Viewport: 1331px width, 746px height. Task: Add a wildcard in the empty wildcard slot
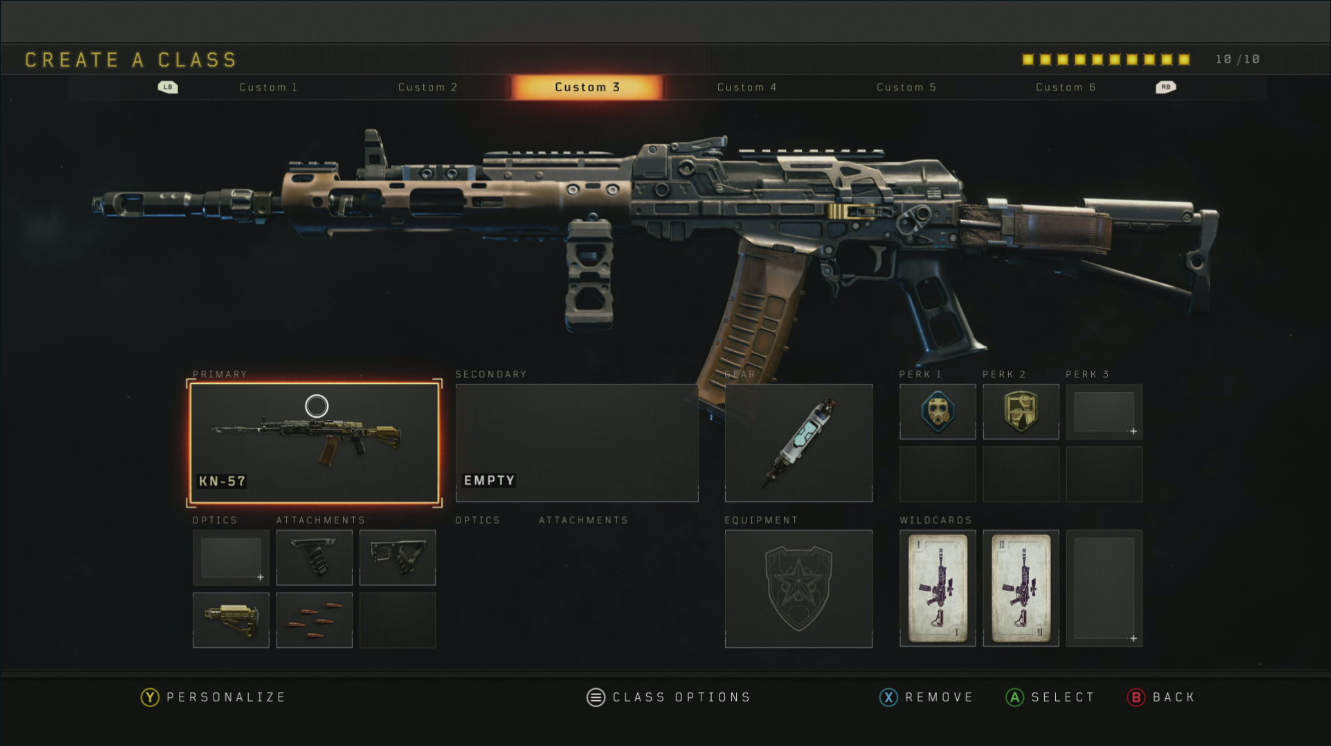tap(1103, 588)
